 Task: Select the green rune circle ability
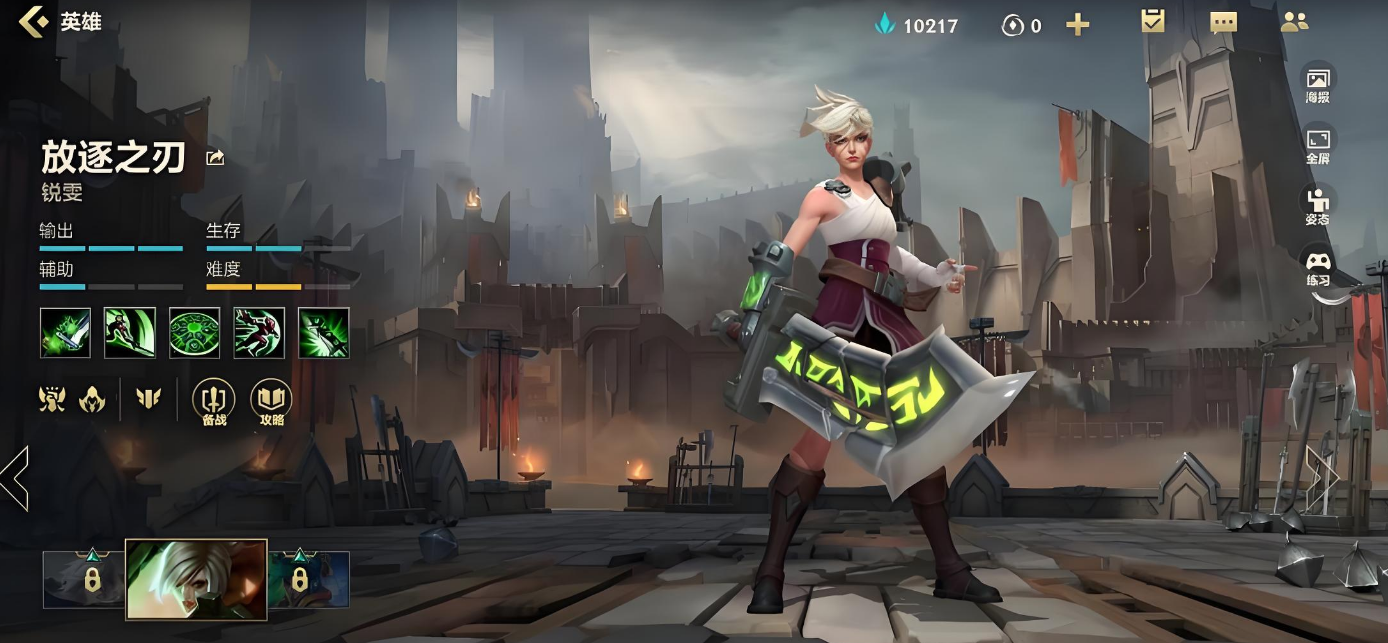point(195,333)
